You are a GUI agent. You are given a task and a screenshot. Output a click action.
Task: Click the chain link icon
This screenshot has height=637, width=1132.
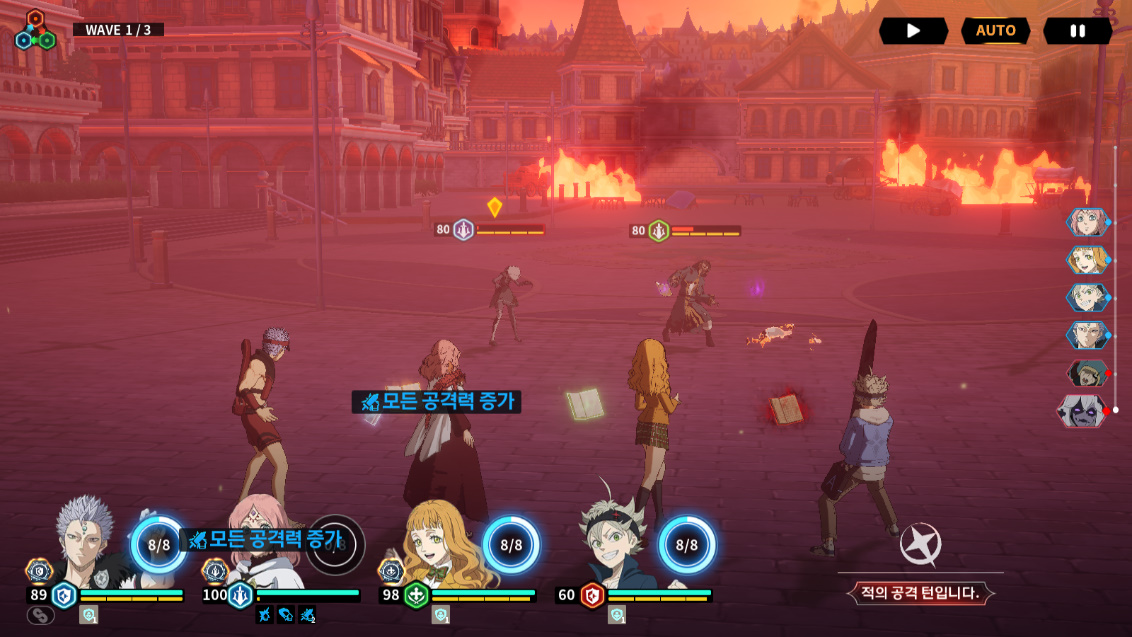tap(41, 616)
